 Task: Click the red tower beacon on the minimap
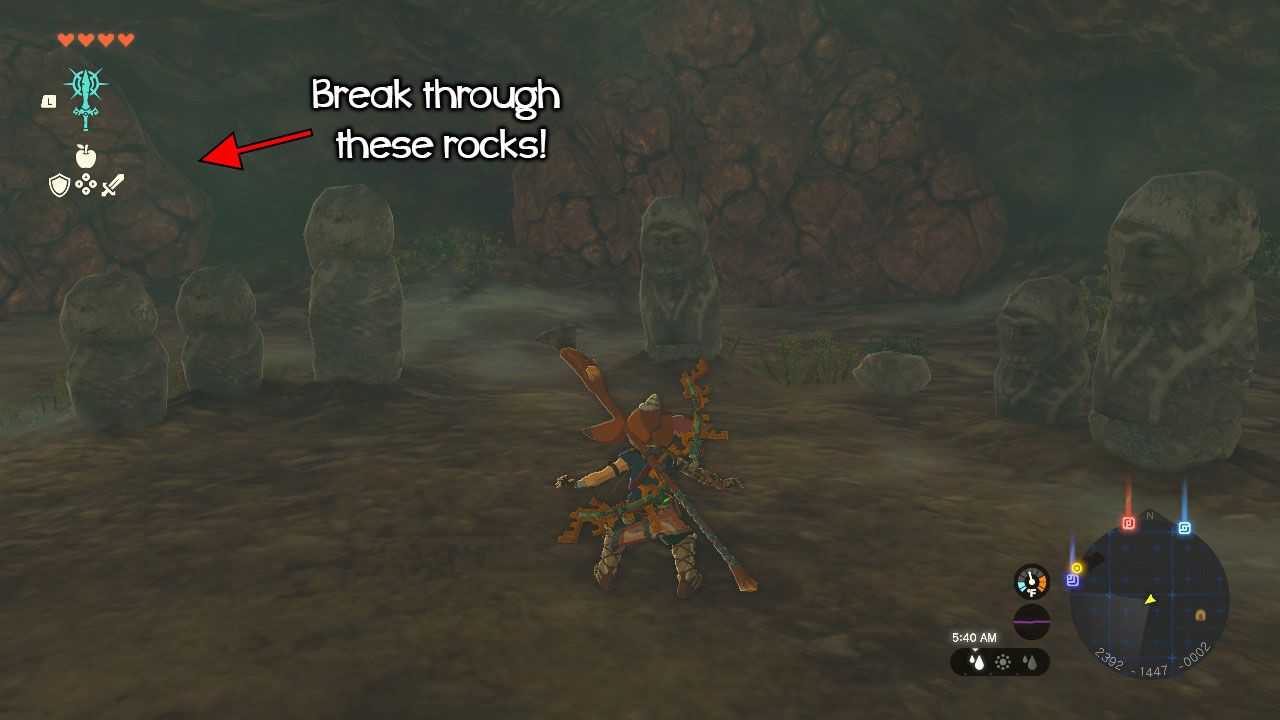(1129, 524)
